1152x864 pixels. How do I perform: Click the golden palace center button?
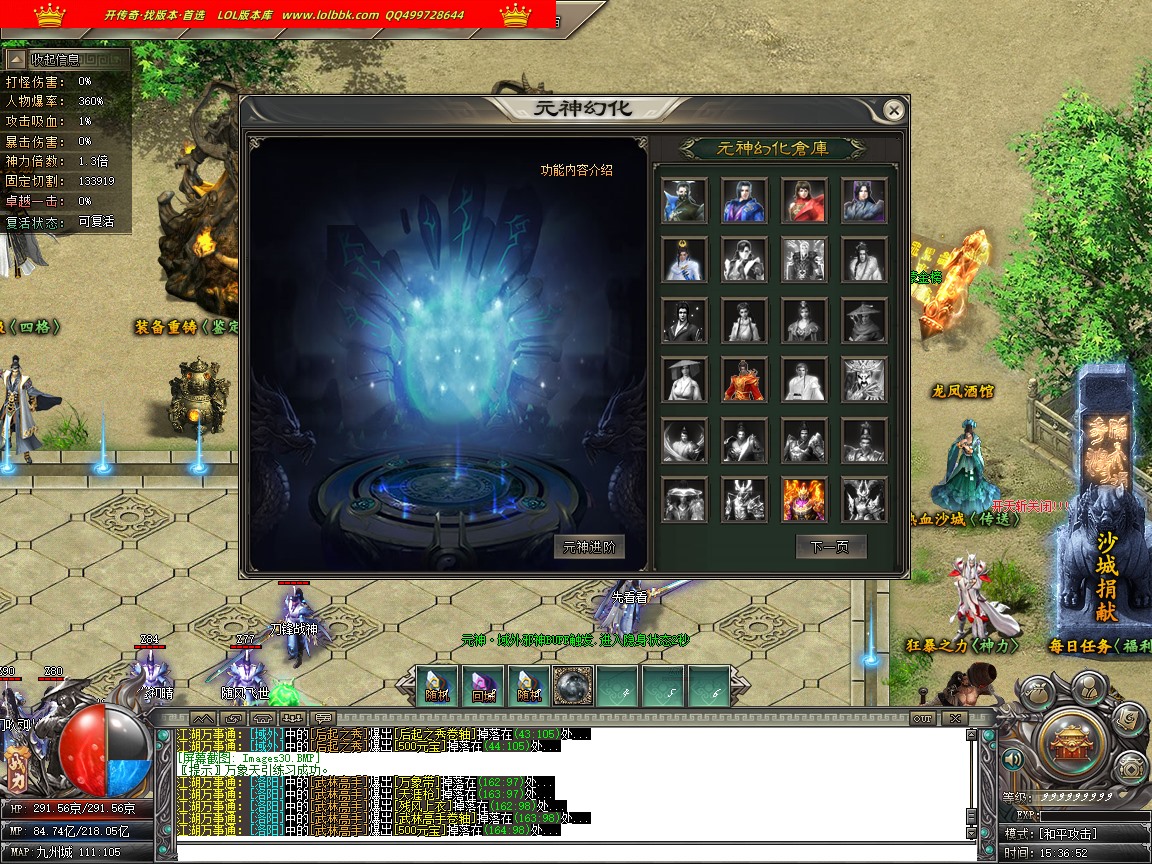1071,741
